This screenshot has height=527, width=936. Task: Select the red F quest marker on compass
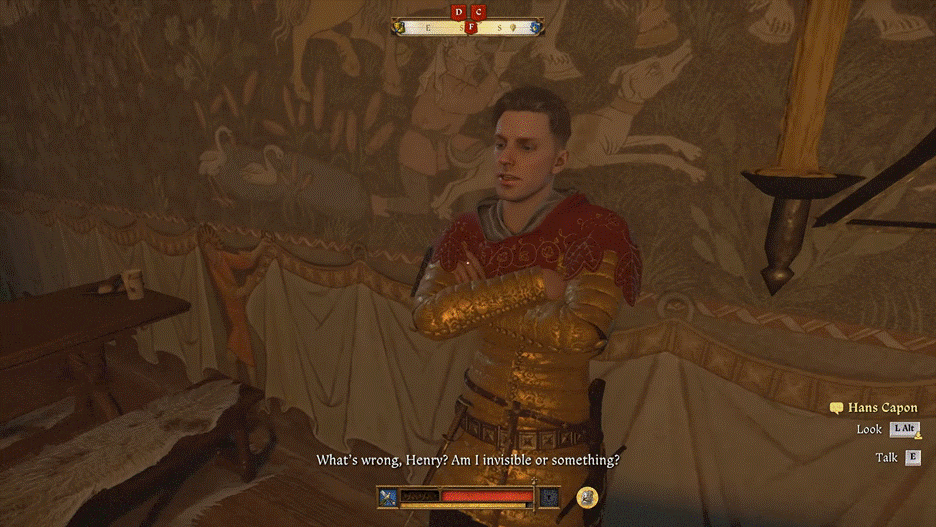click(x=470, y=27)
